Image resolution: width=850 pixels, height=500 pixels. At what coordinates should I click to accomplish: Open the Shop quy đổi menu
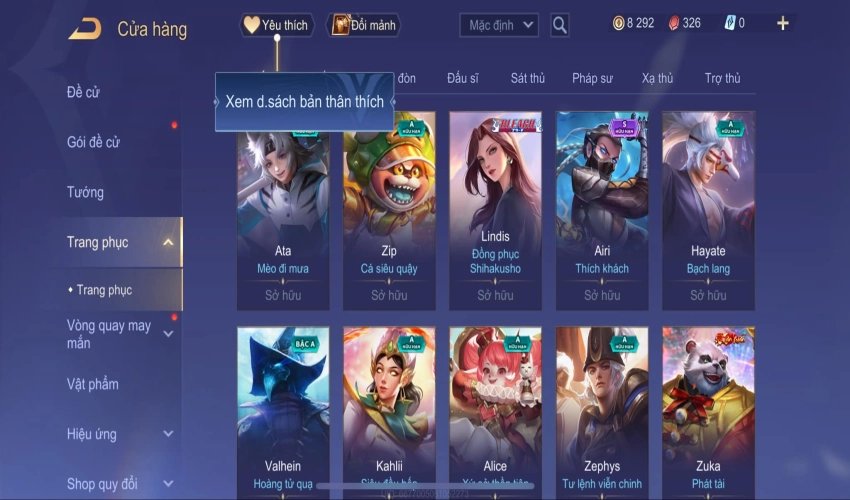[x=102, y=484]
